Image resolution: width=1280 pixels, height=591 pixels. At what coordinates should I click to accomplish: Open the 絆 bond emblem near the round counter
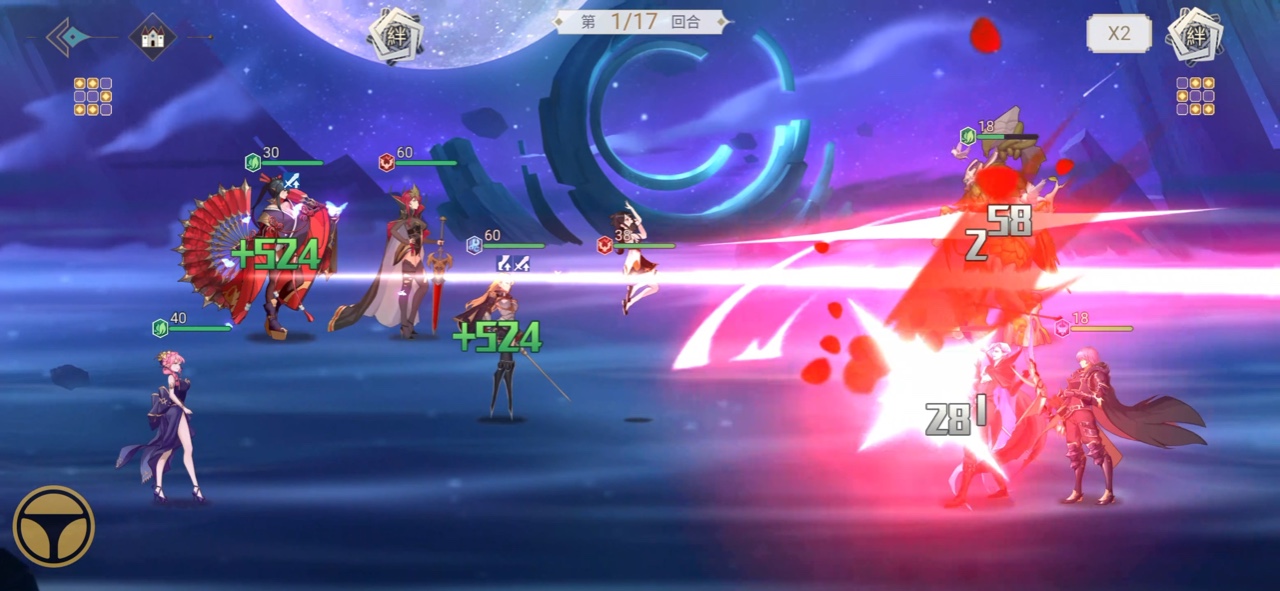pyautogui.click(x=396, y=35)
